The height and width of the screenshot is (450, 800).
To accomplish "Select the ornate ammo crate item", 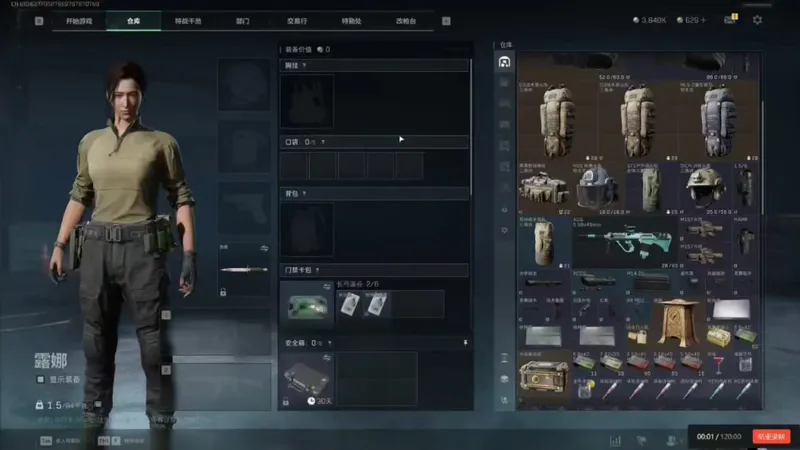I will click(543, 377).
